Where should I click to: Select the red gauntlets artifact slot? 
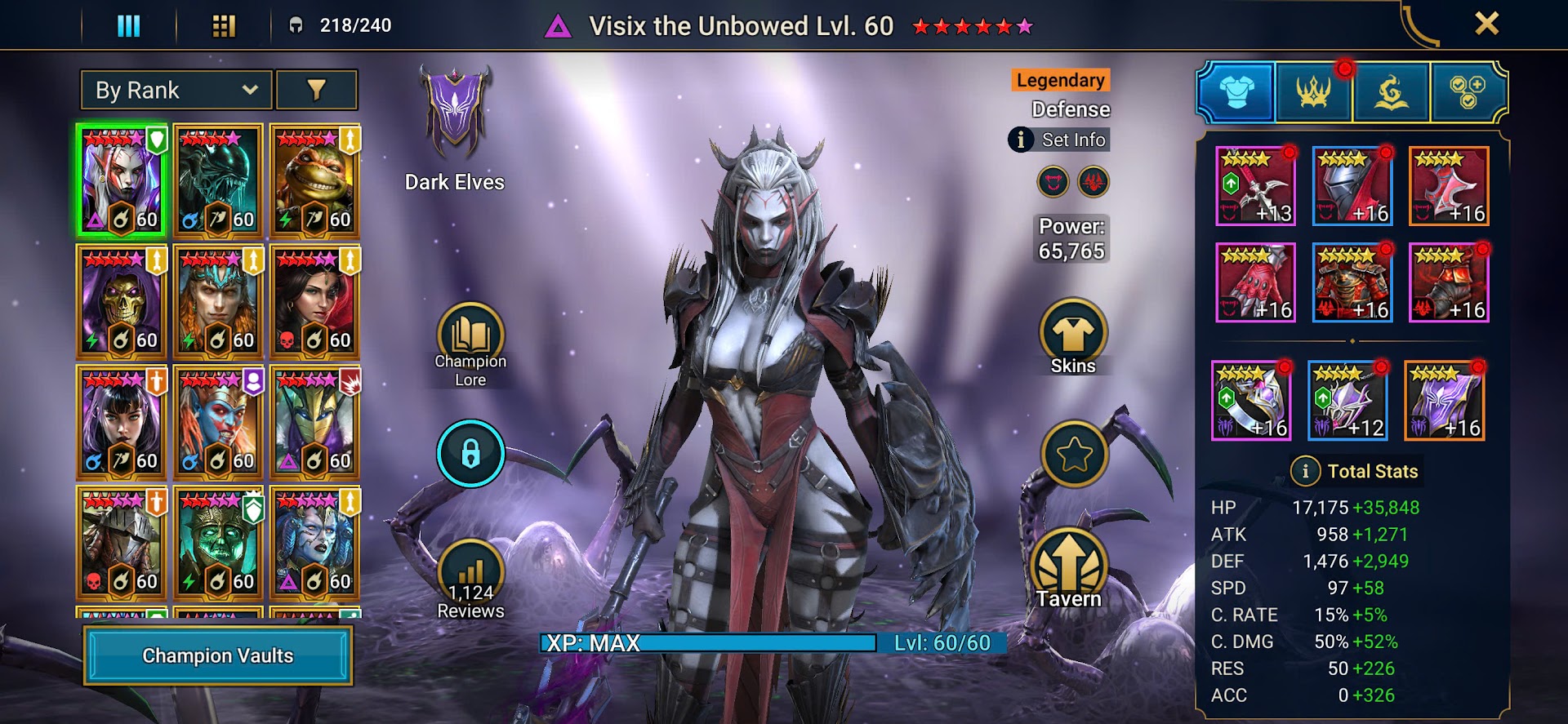[x=1255, y=282]
